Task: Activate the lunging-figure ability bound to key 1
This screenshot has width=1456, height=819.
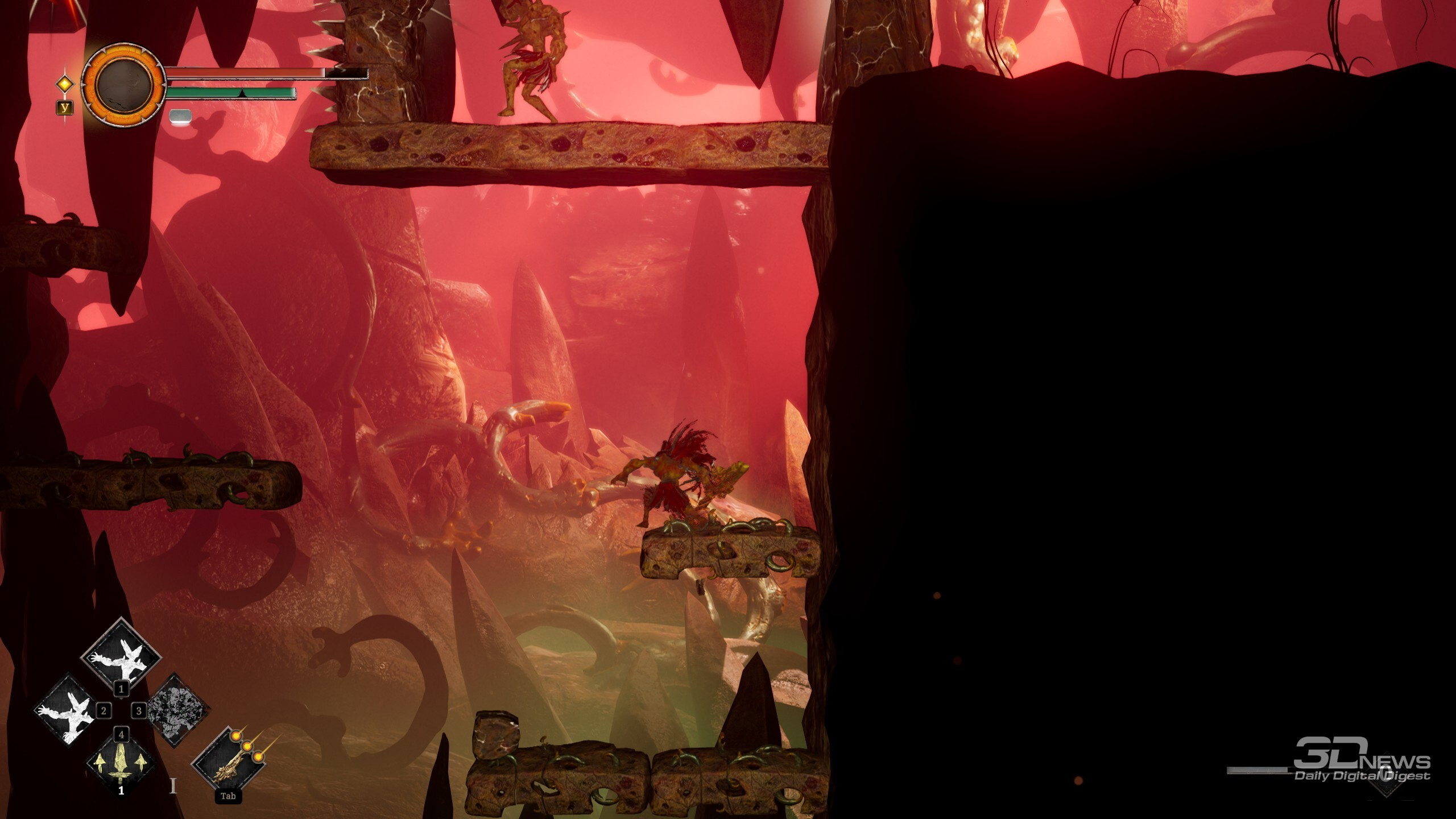Action: (121, 656)
